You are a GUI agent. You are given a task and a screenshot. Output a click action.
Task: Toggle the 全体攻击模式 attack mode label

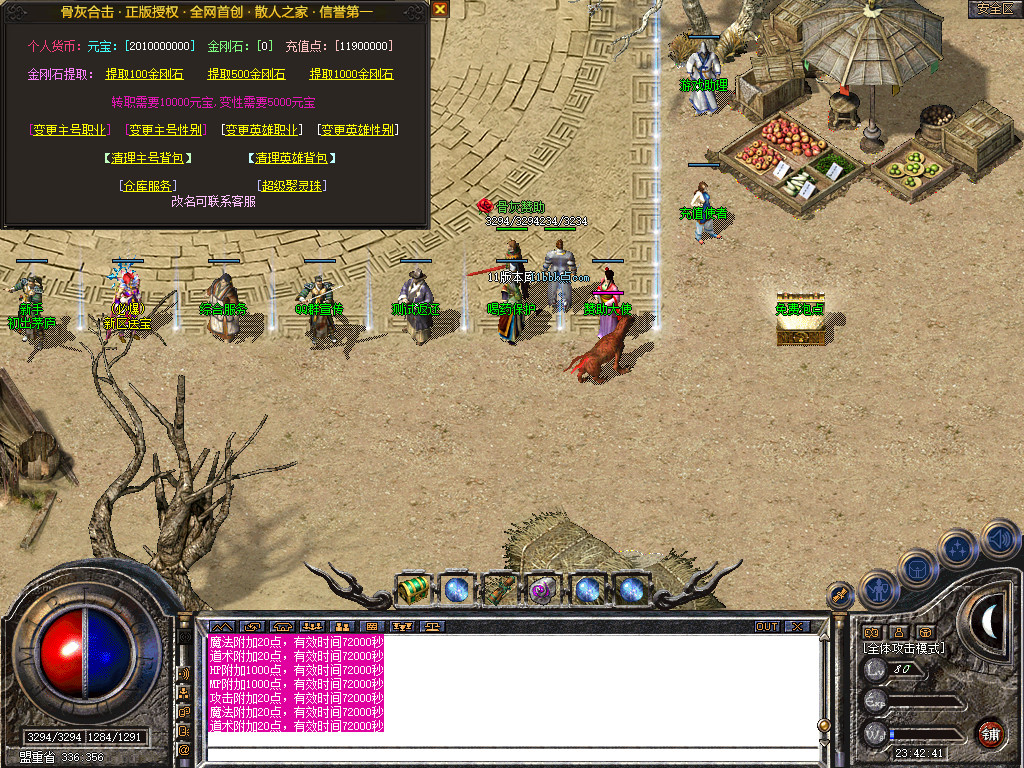pos(904,648)
